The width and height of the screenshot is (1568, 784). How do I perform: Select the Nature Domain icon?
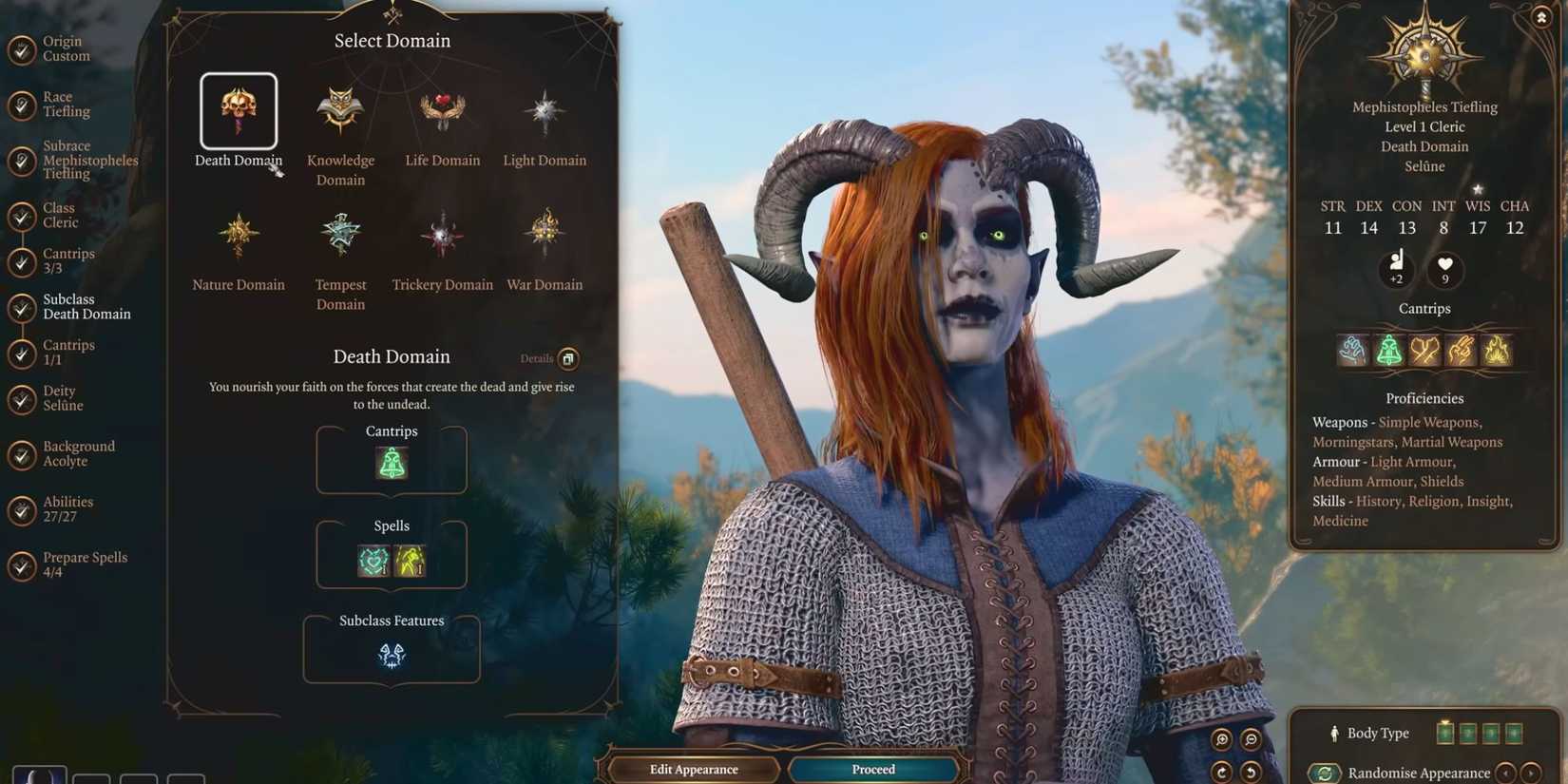tap(238, 233)
